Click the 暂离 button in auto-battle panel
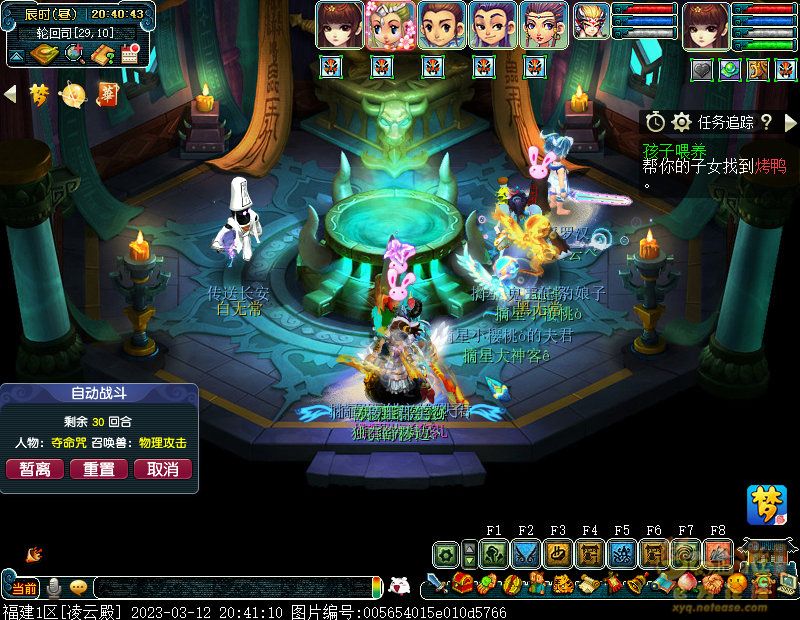The width and height of the screenshot is (800, 620). [x=36, y=469]
